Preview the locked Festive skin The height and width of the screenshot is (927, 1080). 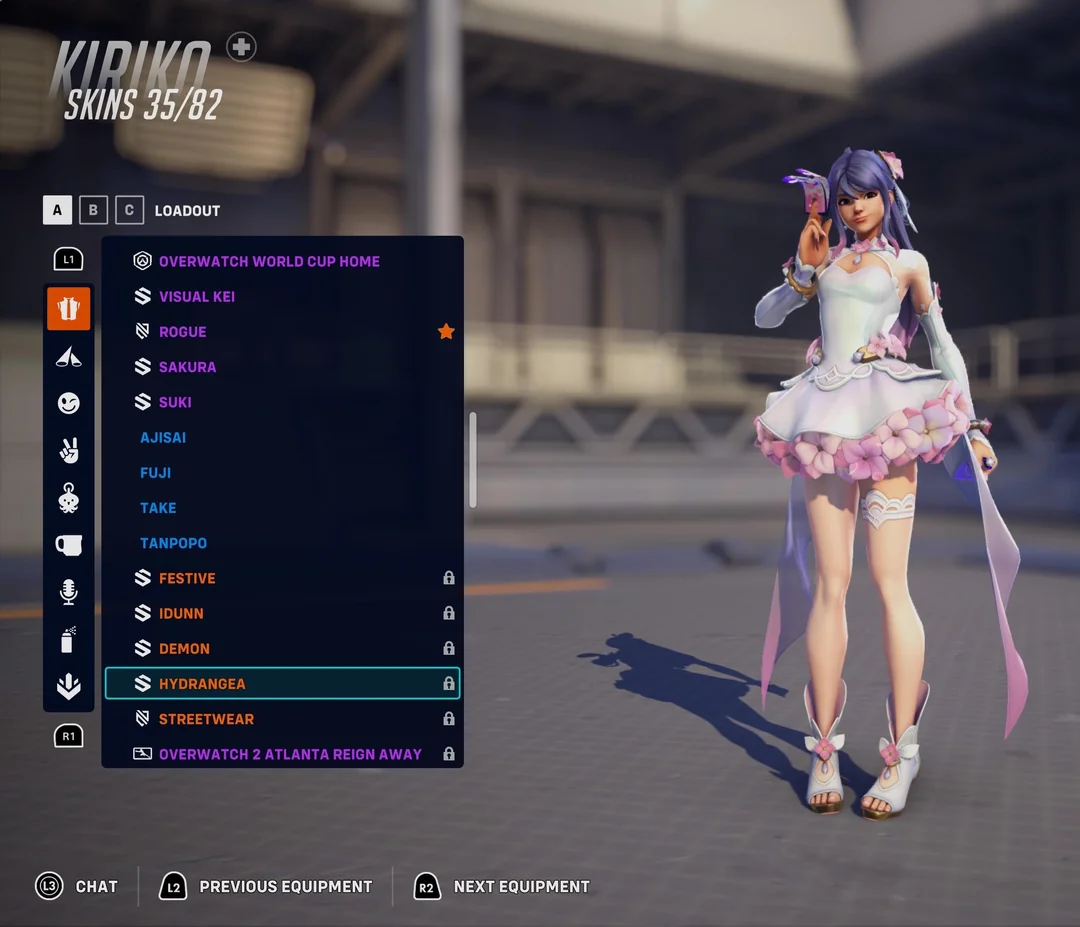pos(187,578)
